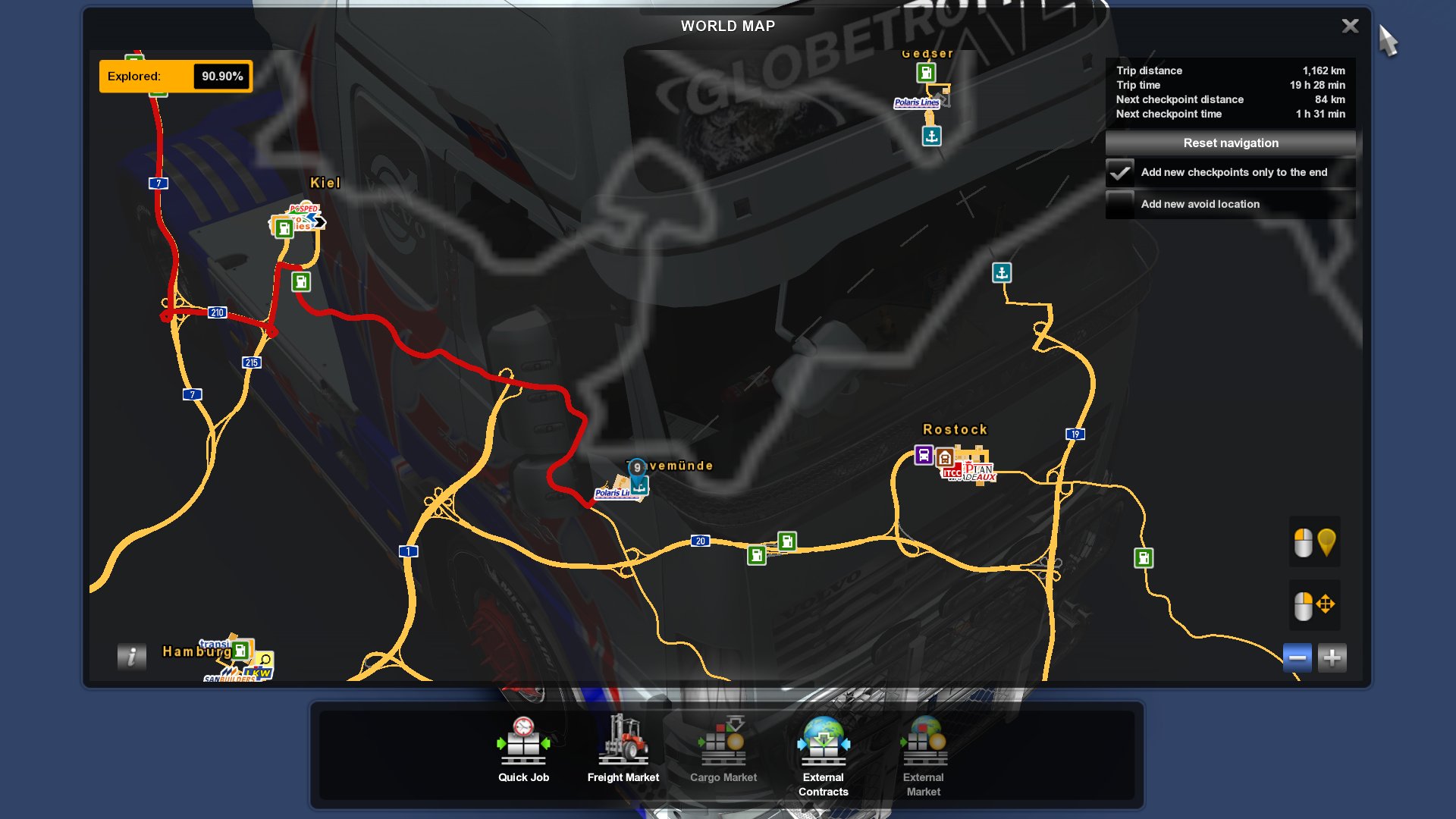The image size is (1456, 819).
Task: Enable the "Add new avoid location" checkbox
Action: pos(1120,204)
